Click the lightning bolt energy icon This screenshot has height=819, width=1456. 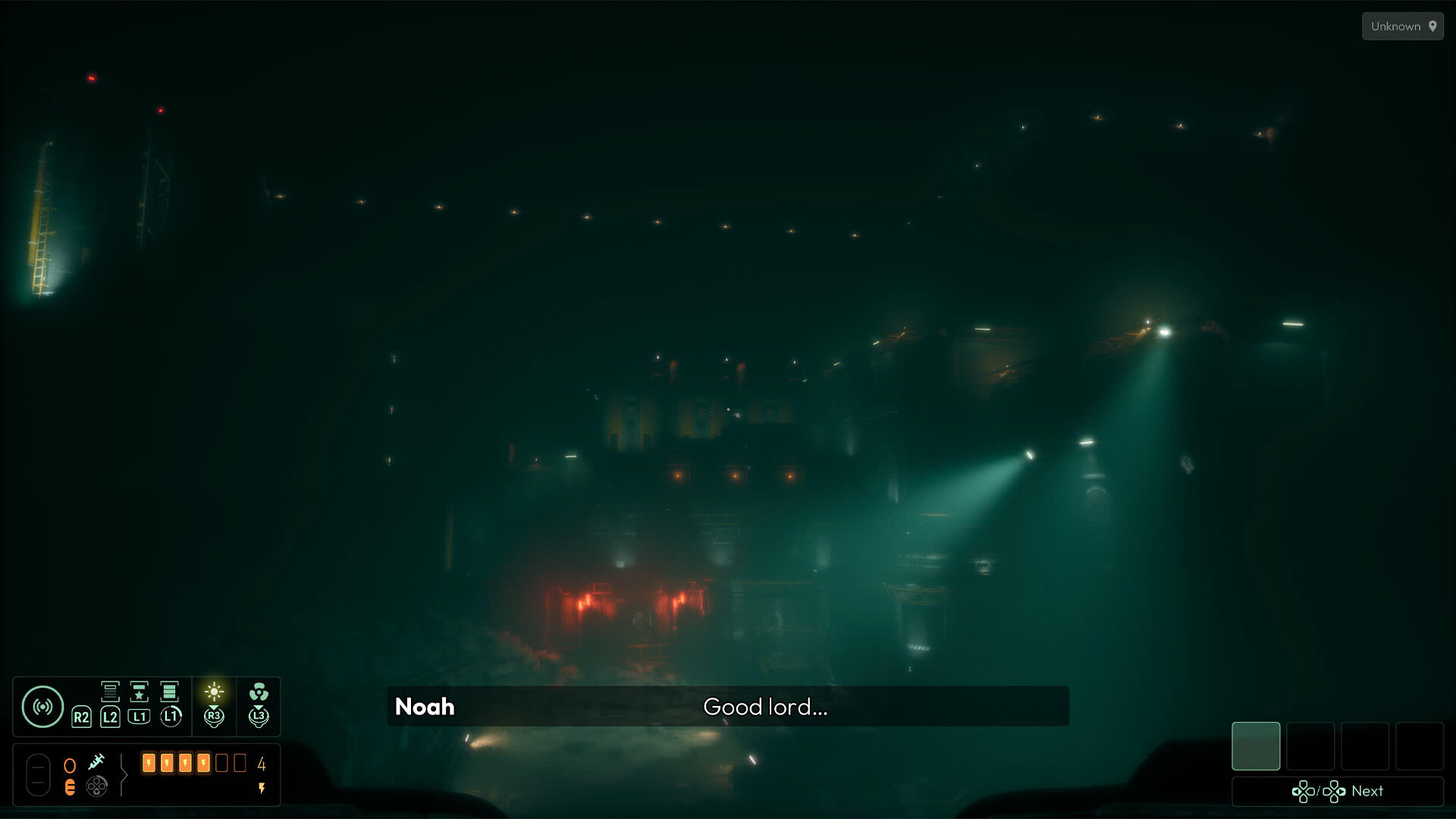click(x=261, y=787)
